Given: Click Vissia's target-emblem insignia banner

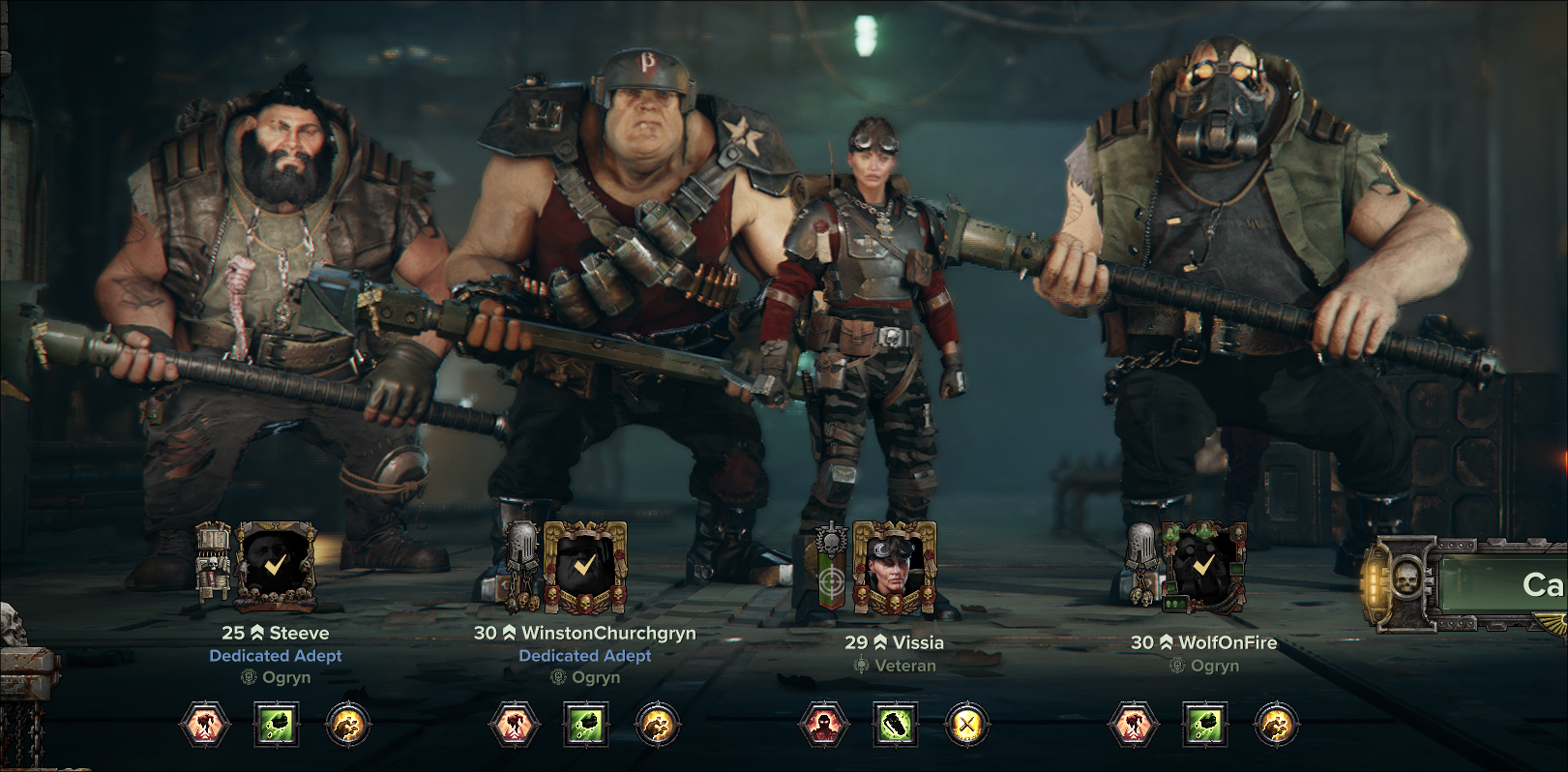Looking at the screenshot, I should 831,570.
